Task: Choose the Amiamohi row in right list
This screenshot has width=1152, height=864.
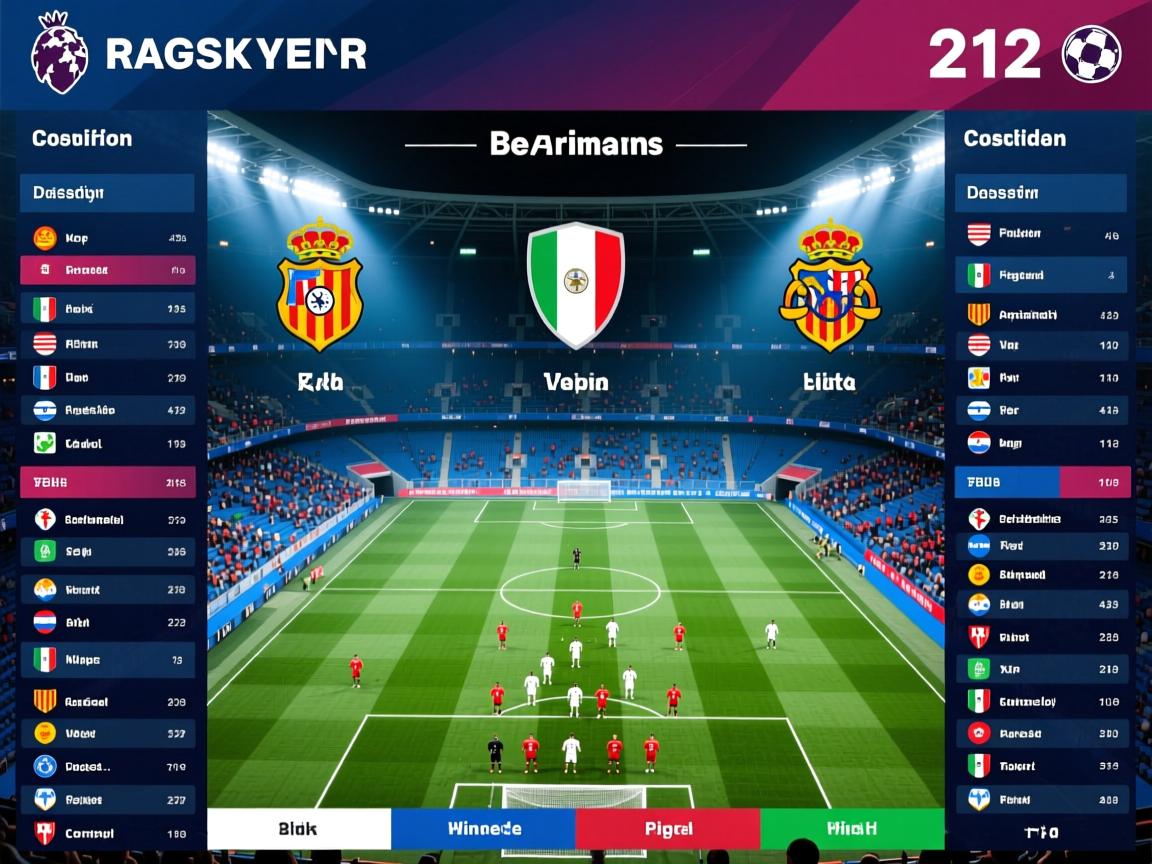Action: tap(1040, 314)
